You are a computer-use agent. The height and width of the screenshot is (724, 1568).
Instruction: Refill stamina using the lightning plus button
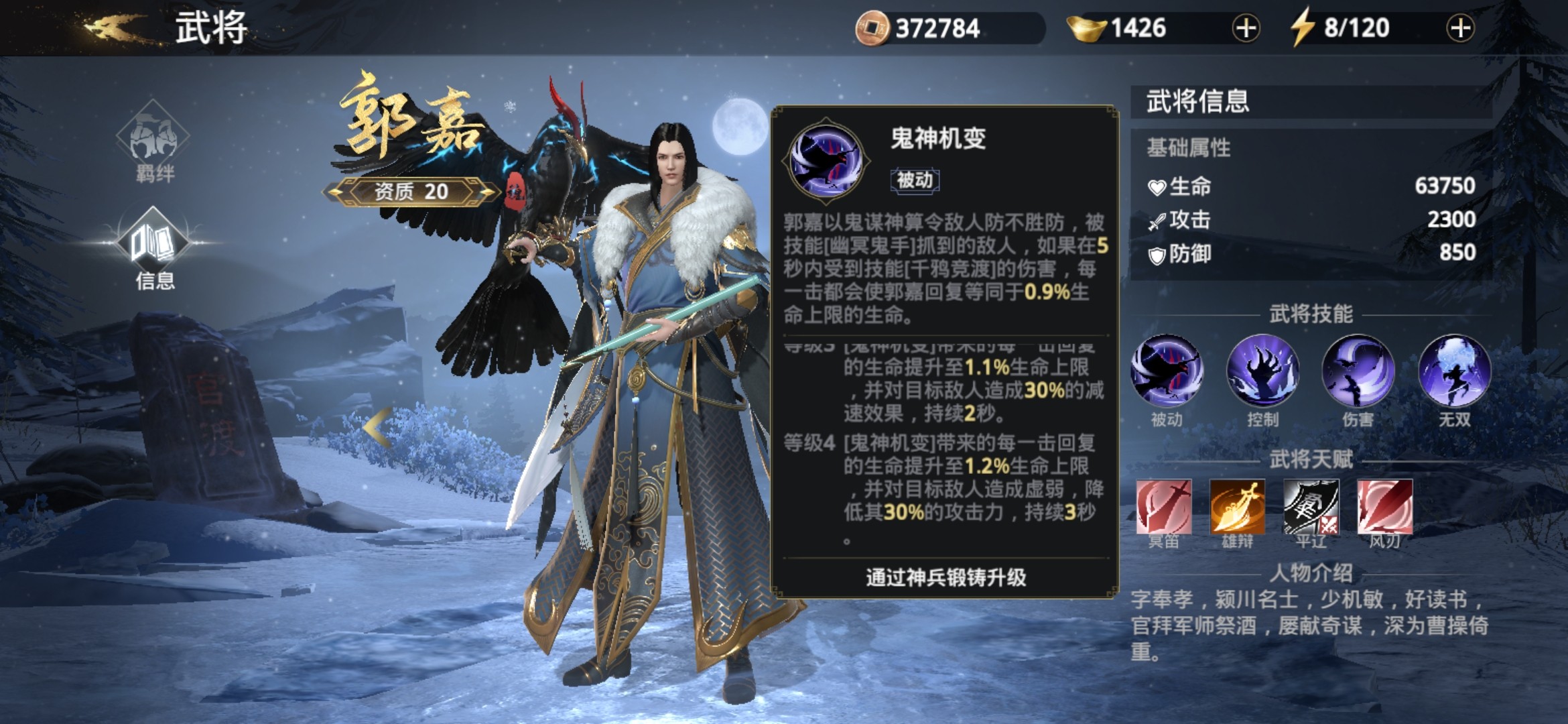click(x=1460, y=29)
